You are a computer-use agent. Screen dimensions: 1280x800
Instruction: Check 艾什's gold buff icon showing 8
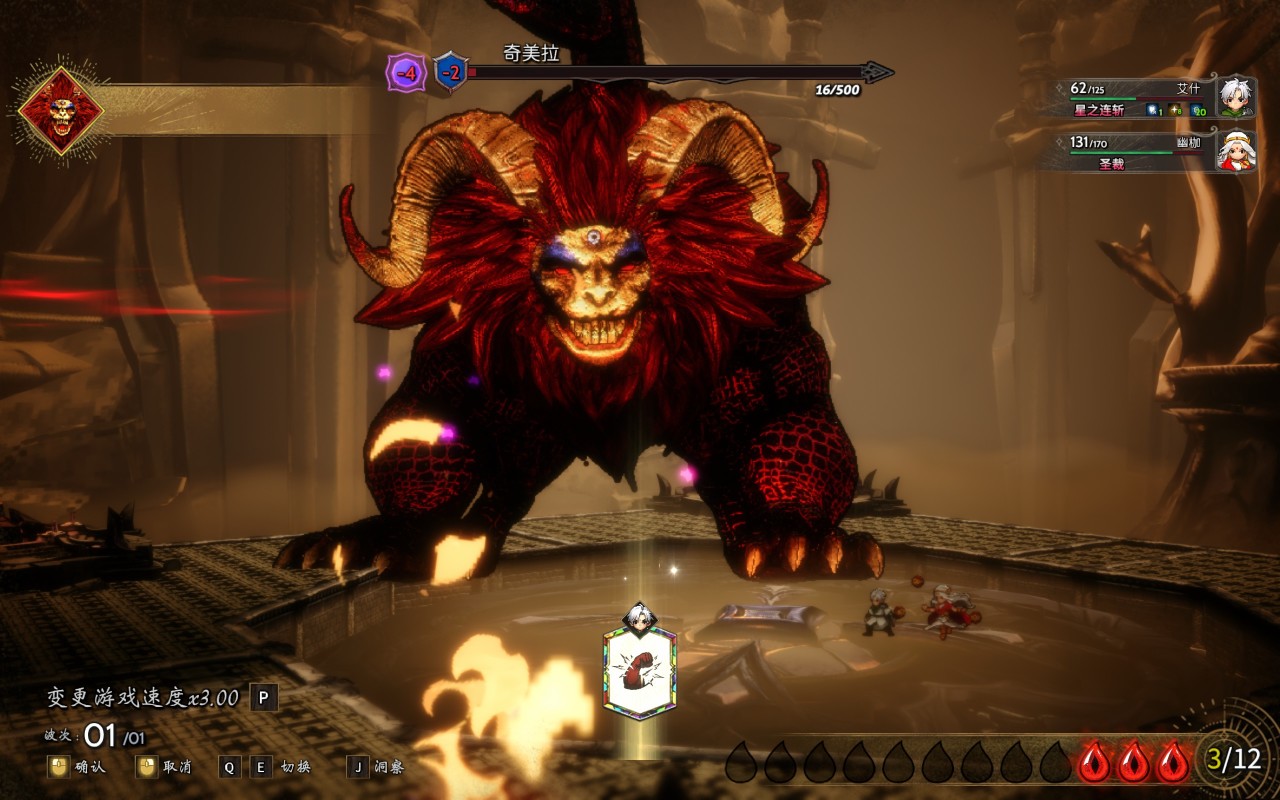tap(1174, 110)
